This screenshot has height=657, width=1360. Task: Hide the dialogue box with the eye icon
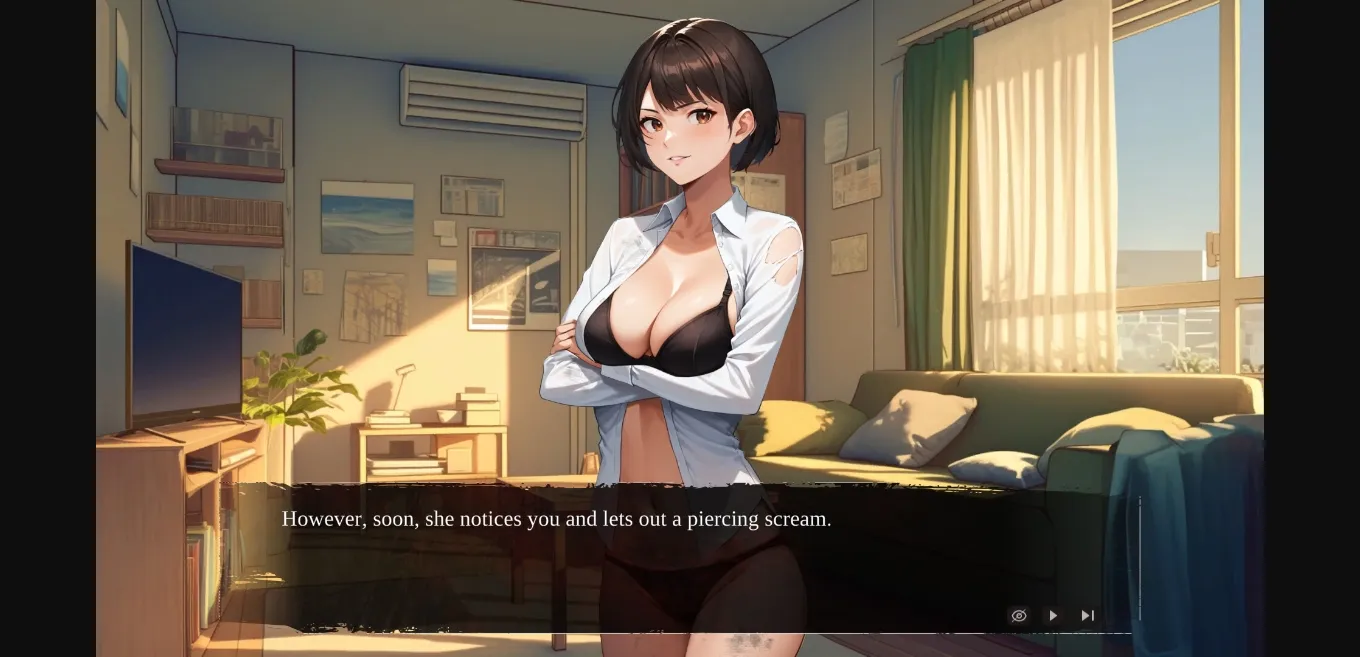(x=1019, y=615)
